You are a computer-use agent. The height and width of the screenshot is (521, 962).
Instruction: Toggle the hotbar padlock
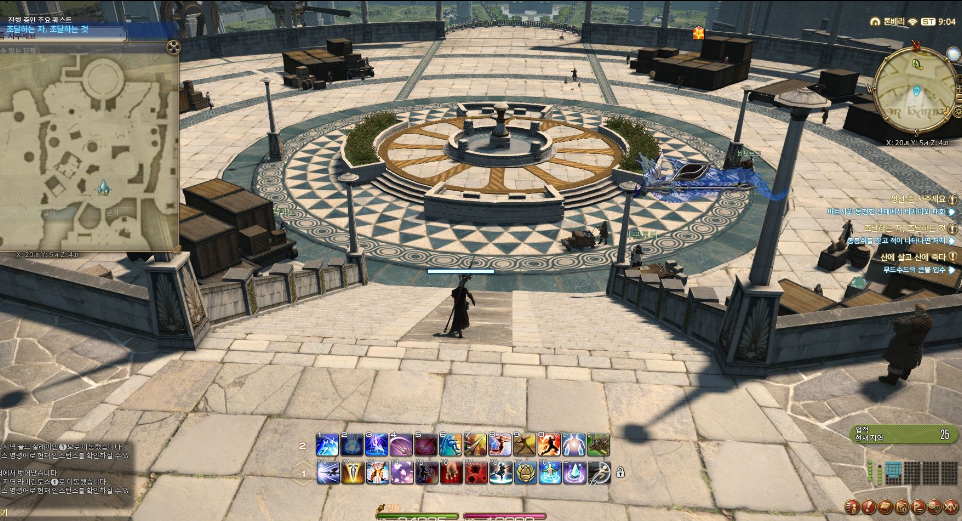click(620, 472)
